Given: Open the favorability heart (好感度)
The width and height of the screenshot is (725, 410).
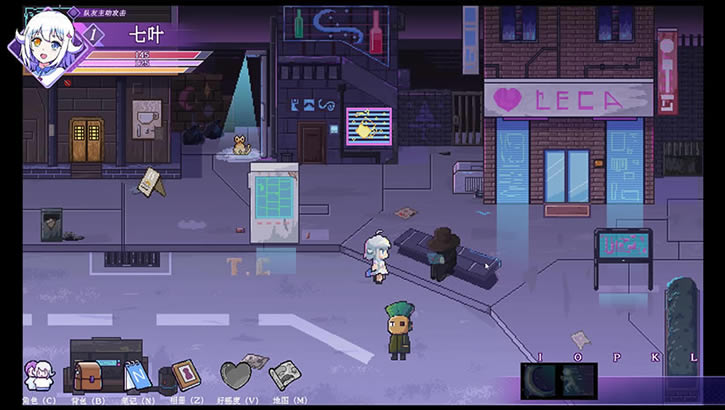Looking at the screenshot, I should 236,375.
